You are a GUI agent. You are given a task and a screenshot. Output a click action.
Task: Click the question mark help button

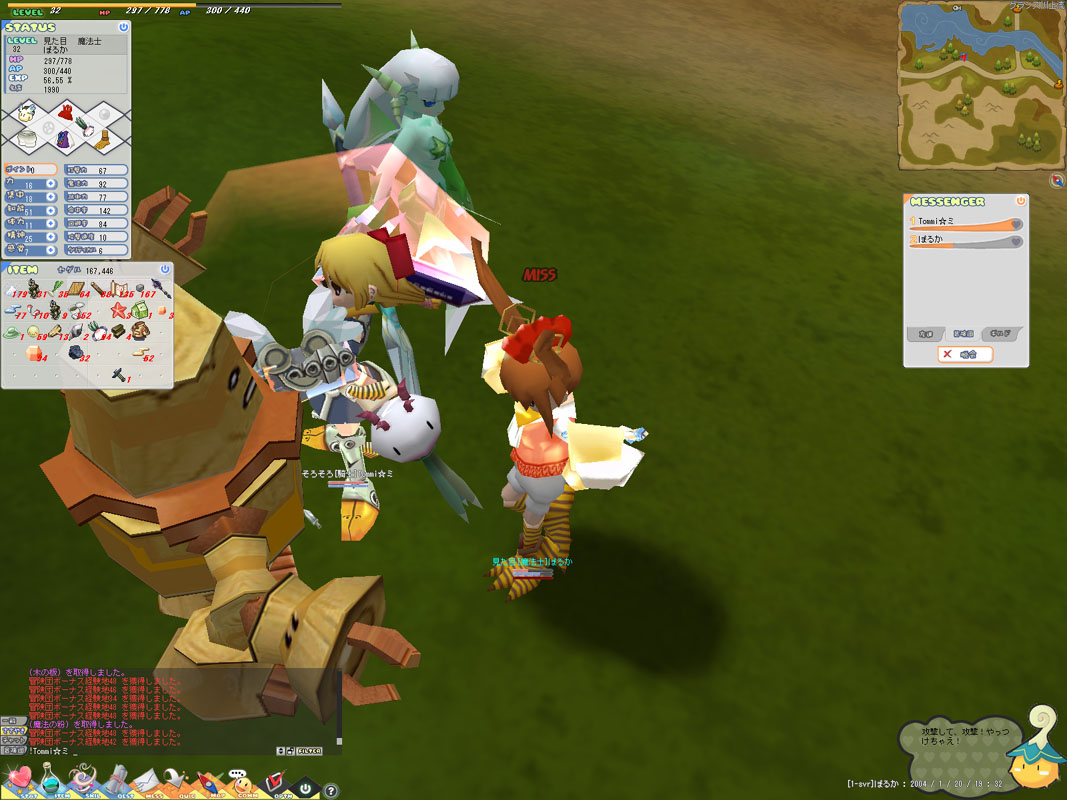(331, 790)
